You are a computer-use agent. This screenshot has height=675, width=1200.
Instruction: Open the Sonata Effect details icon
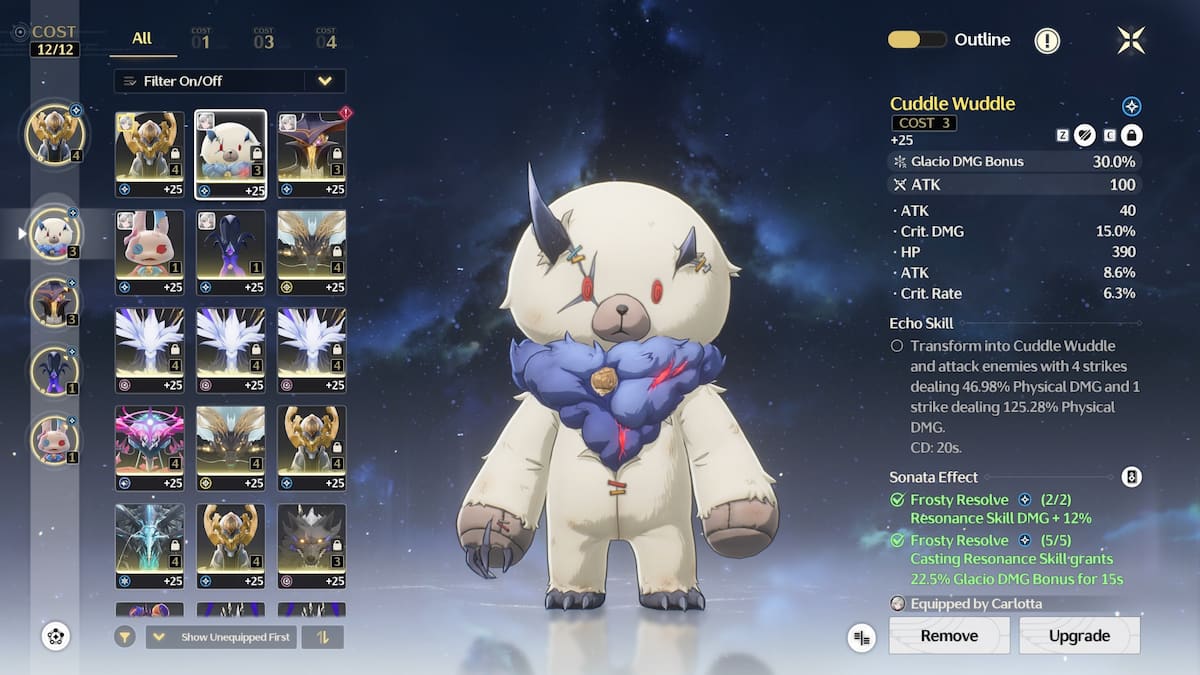[x=1131, y=477]
